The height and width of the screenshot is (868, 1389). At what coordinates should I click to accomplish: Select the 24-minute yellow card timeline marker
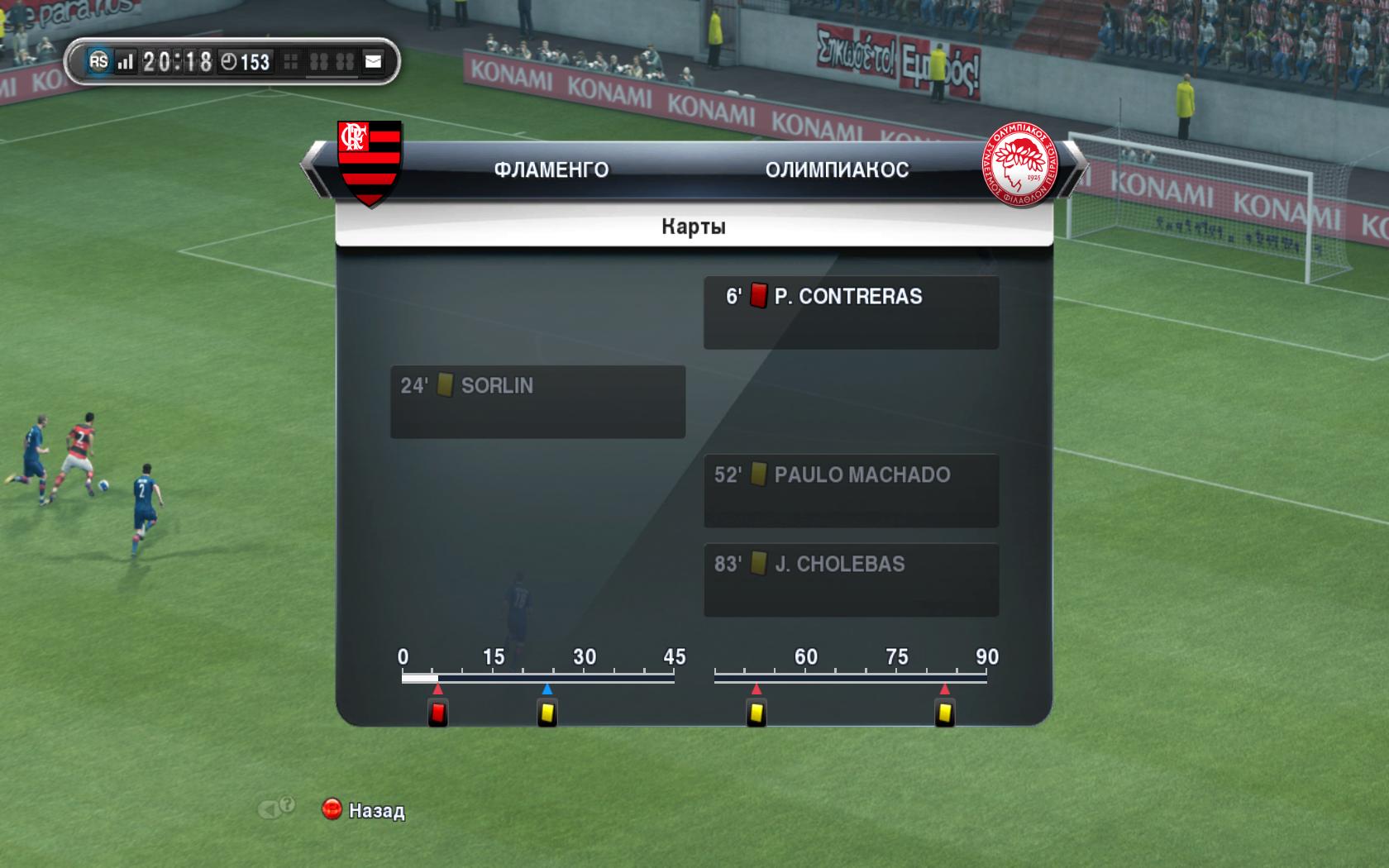point(547,713)
